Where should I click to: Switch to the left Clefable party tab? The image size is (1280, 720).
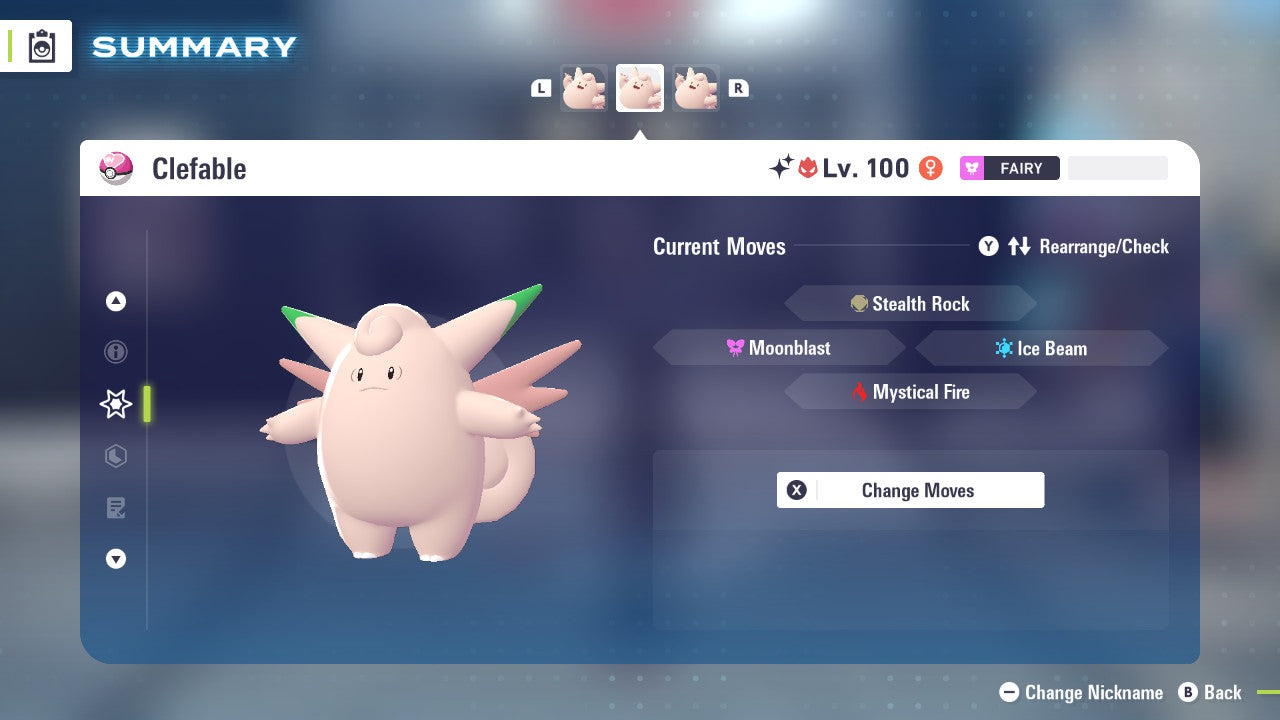pos(585,87)
